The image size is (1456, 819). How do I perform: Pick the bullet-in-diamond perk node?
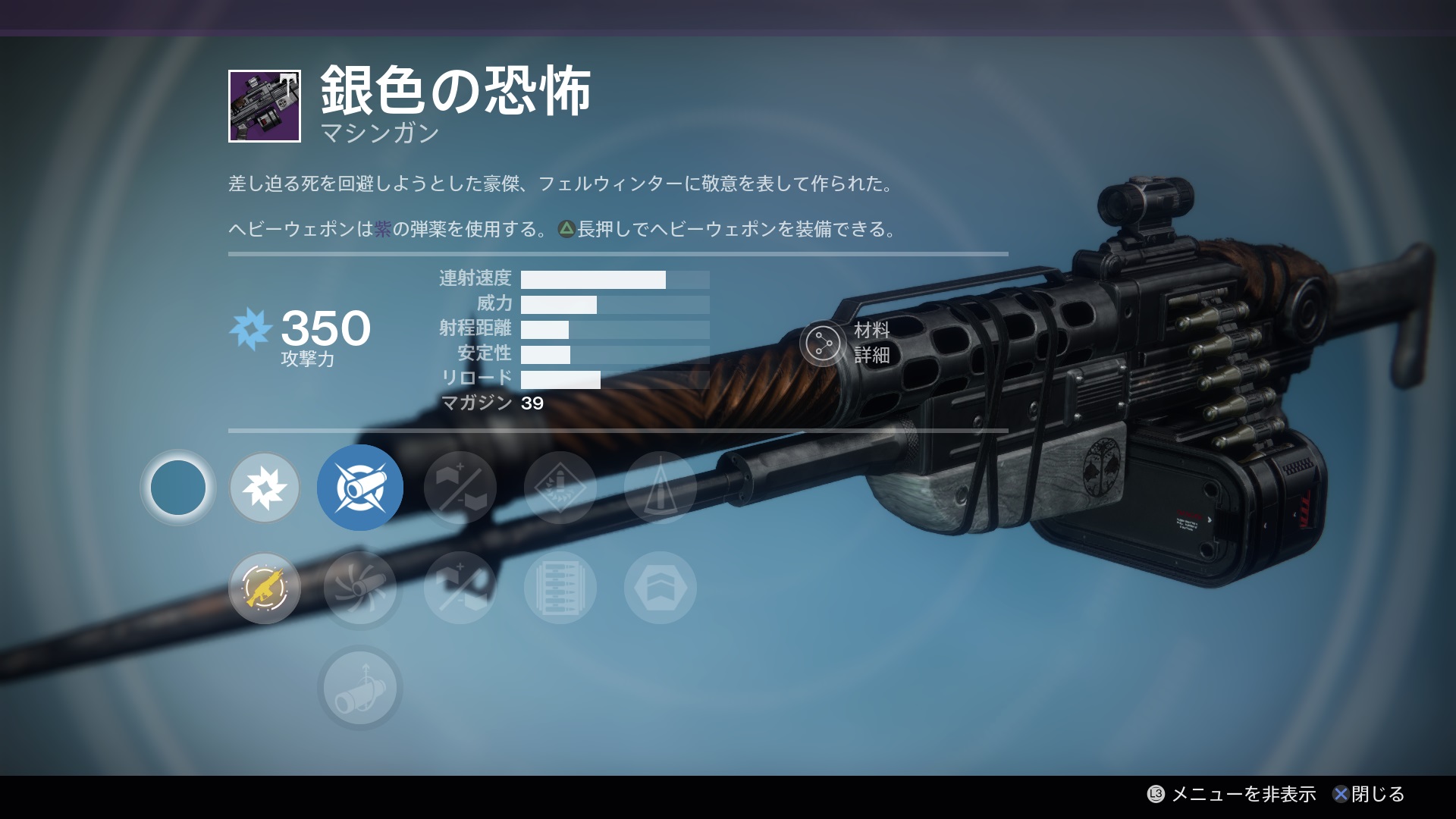560,488
